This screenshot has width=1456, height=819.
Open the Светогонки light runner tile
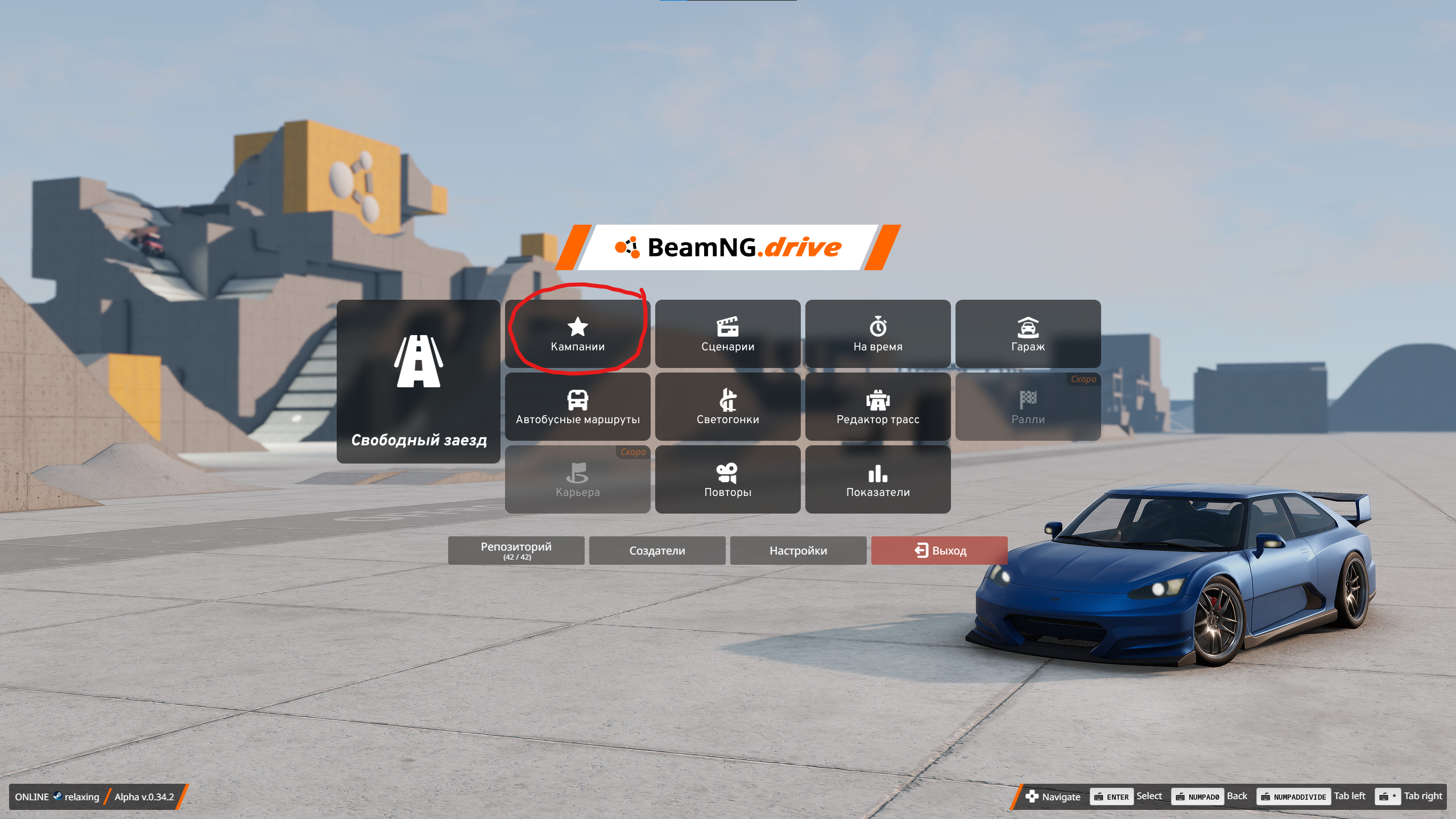click(x=727, y=407)
